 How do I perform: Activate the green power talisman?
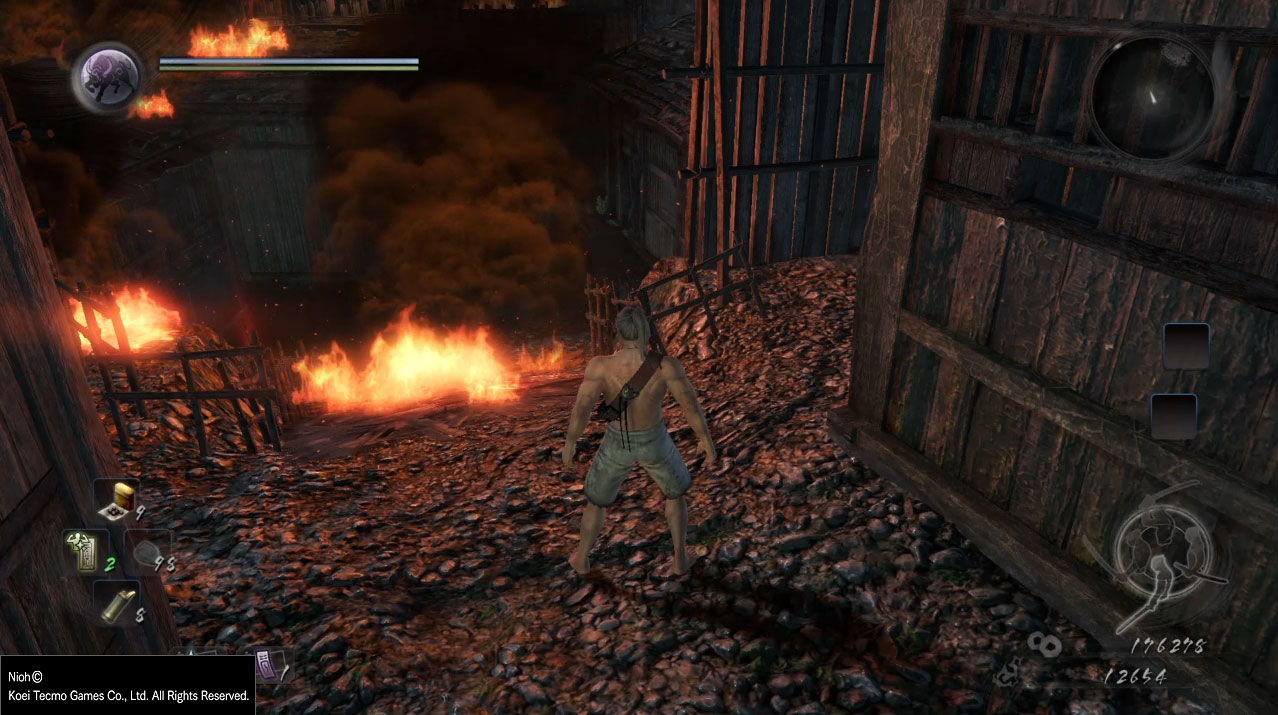83,551
